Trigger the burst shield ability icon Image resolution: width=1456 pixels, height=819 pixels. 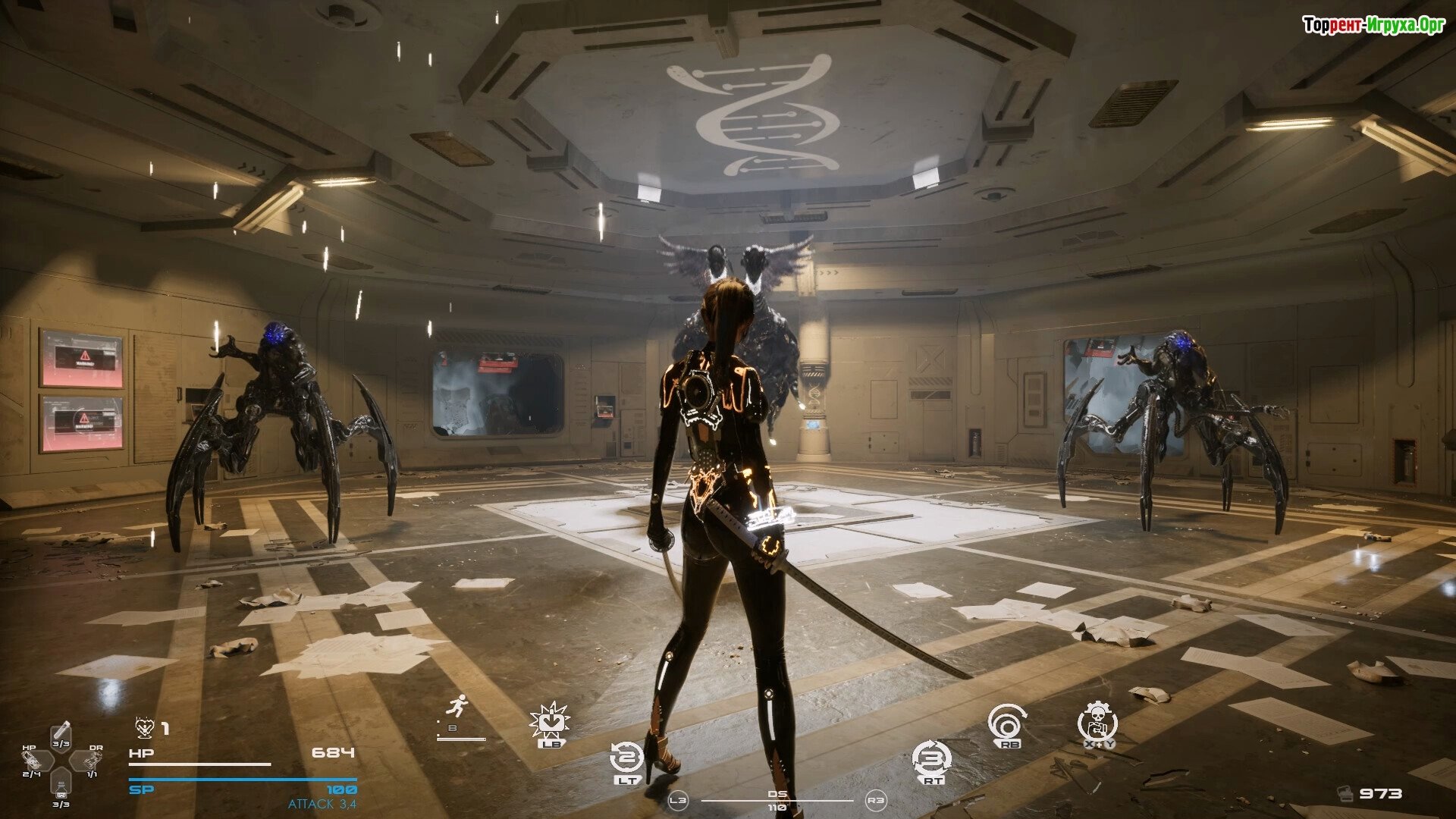(x=550, y=722)
